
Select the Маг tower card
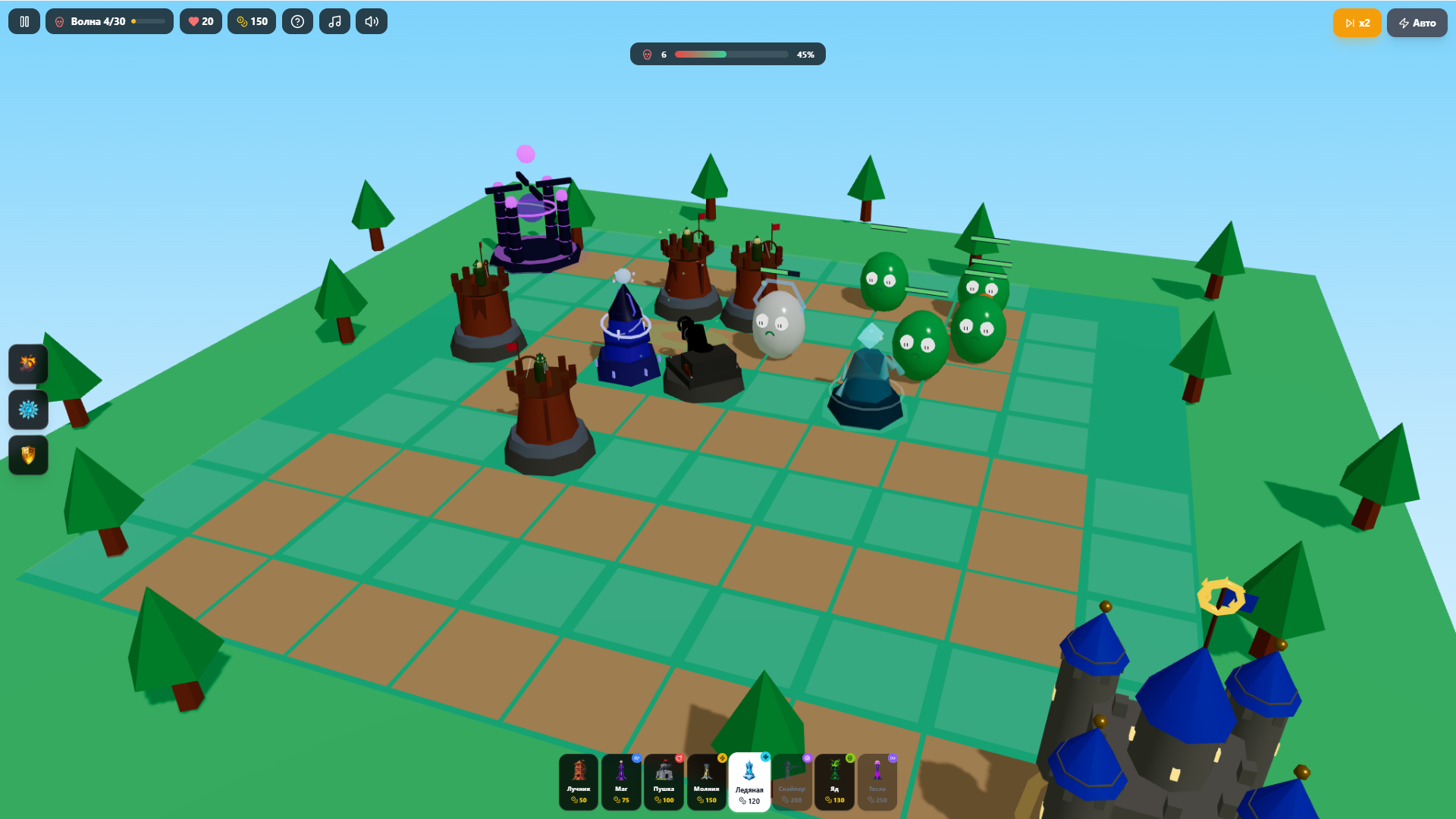tap(621, 783)
